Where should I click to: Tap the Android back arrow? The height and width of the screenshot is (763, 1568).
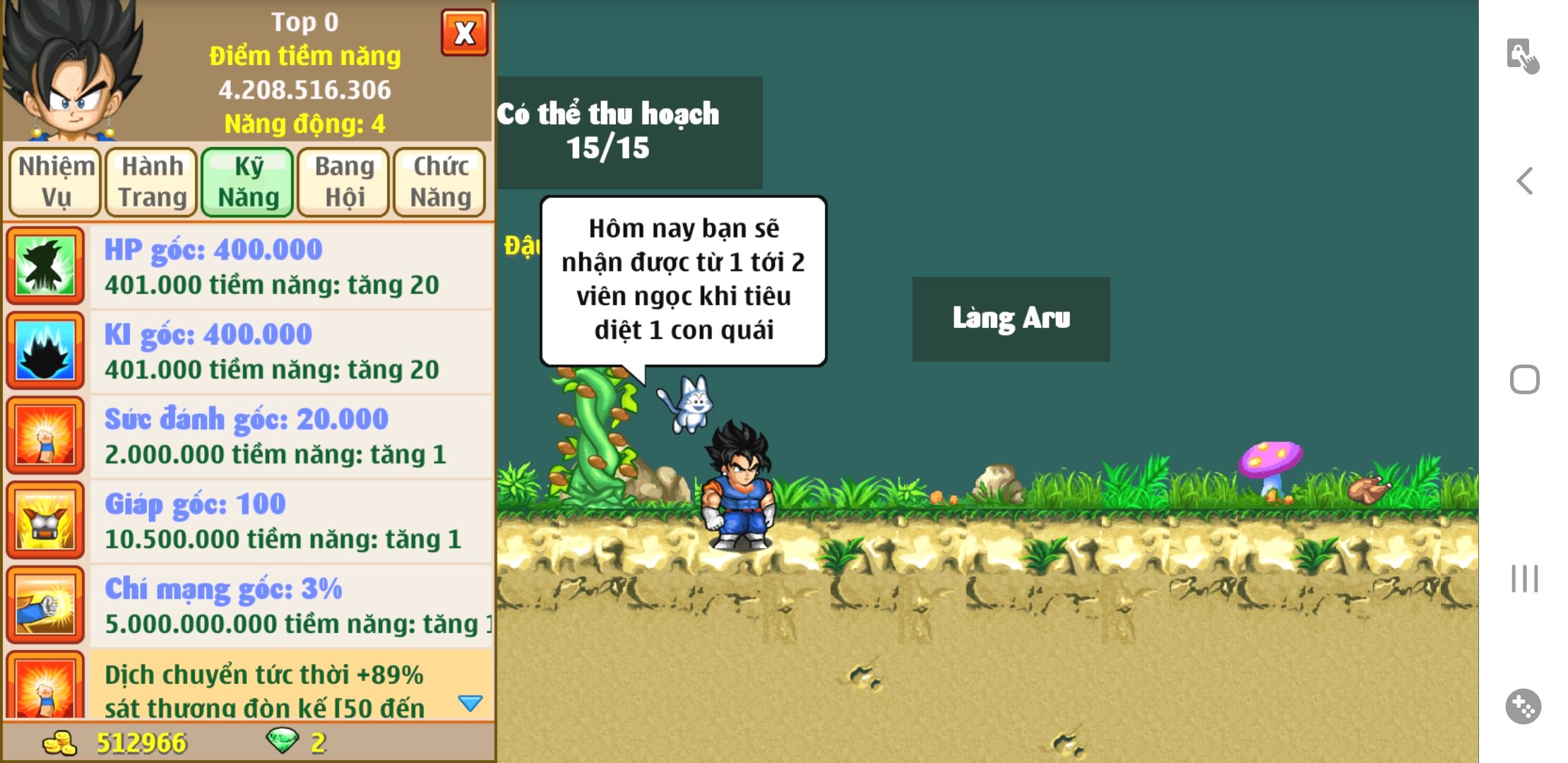(x=1525, y=181)
